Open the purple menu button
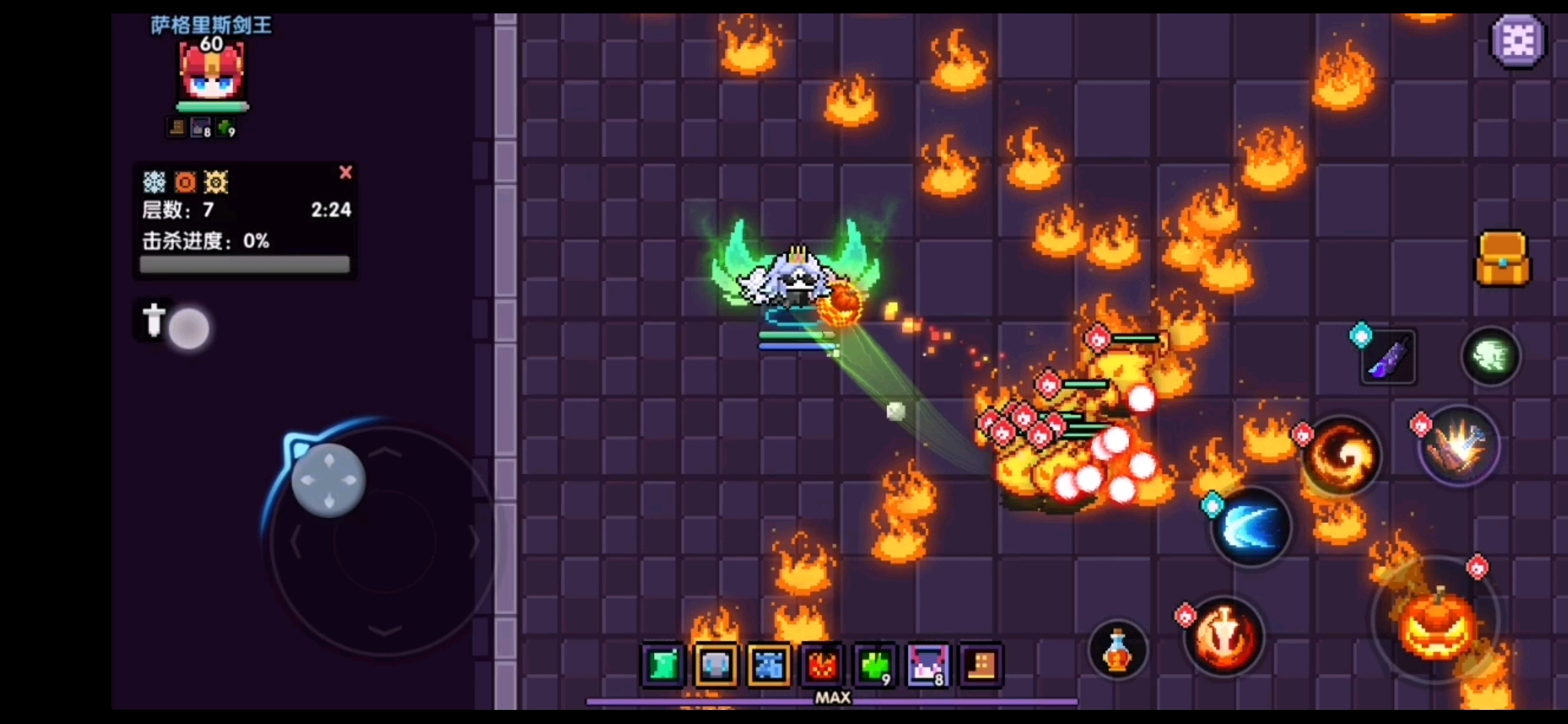The height and width of the screenshot is (724, 1568). click(x=1517, y=42)
